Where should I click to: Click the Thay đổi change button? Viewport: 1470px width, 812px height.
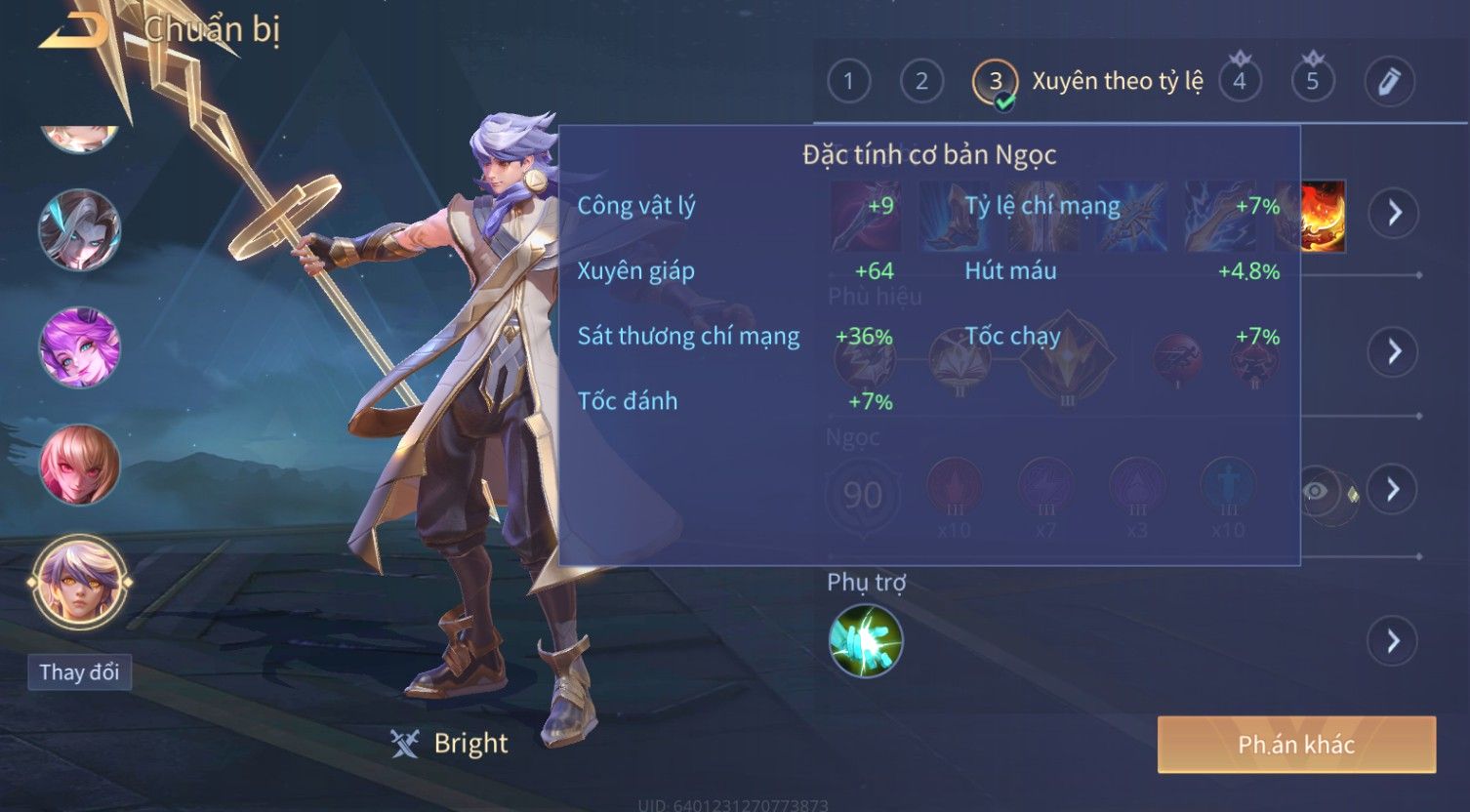tap(79, 672)
